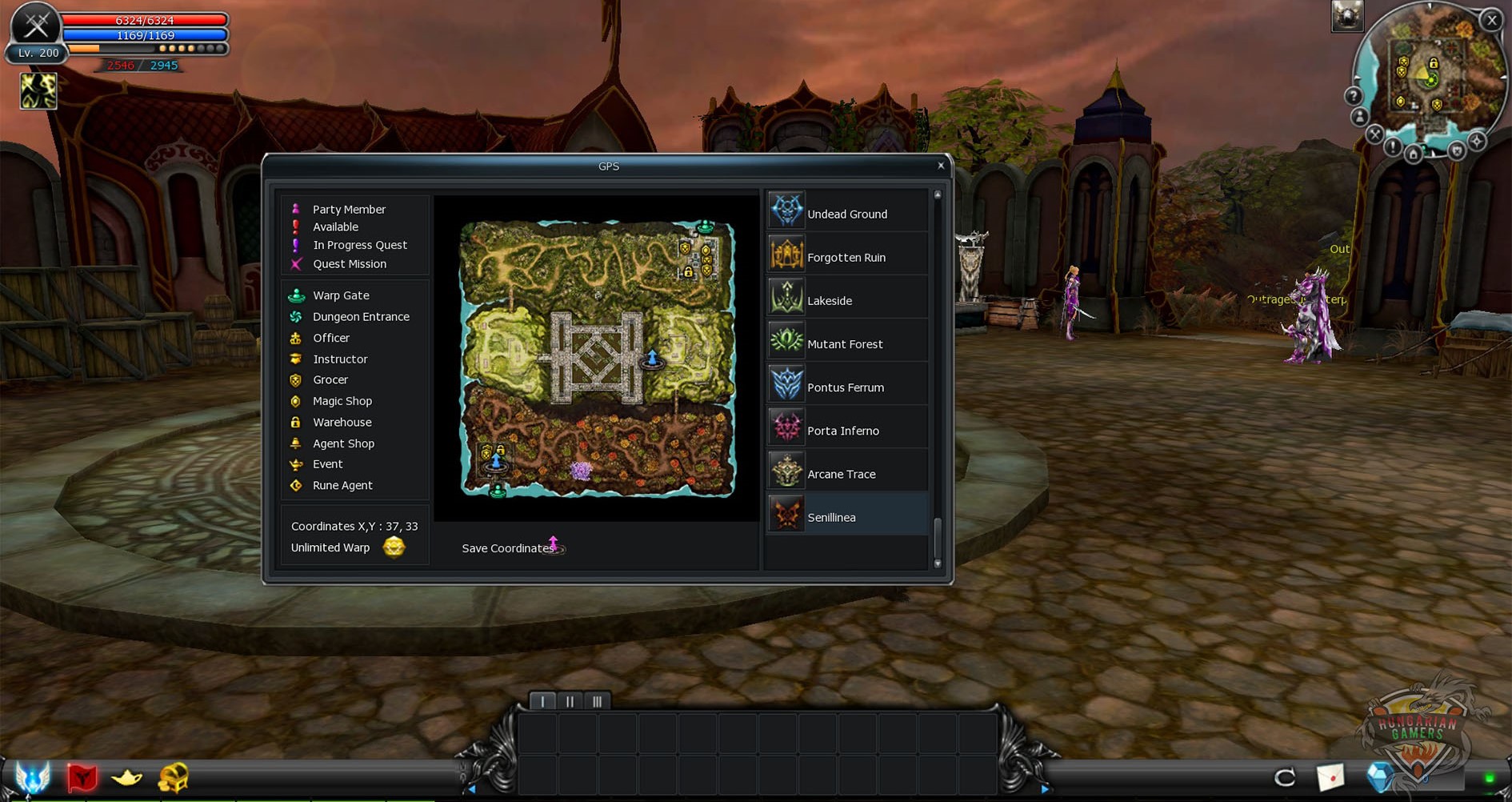Select Pontus Ferrum in the list
Screen dimensions: 1512x802
tap(845, 387)
